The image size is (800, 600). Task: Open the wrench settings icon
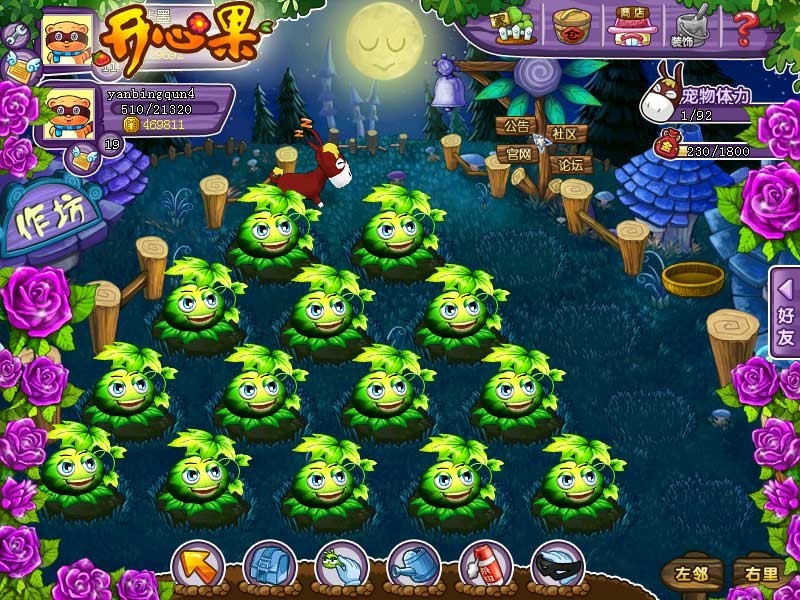15,35
